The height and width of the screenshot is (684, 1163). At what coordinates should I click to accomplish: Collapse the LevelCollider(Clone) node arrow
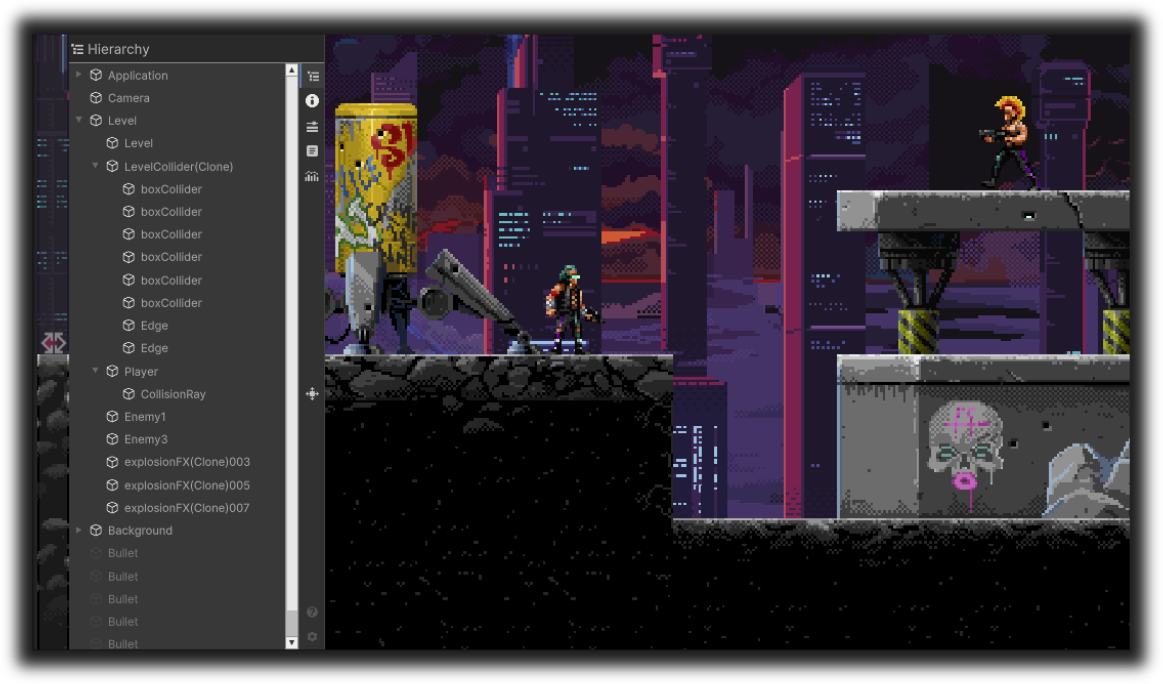tap(96, 166)
